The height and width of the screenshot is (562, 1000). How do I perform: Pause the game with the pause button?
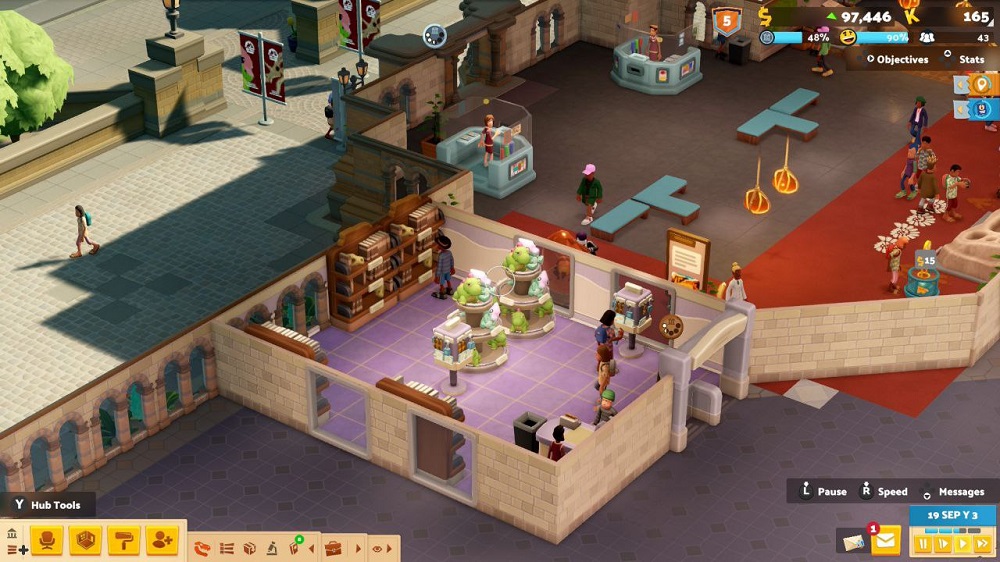coord(923,543)
